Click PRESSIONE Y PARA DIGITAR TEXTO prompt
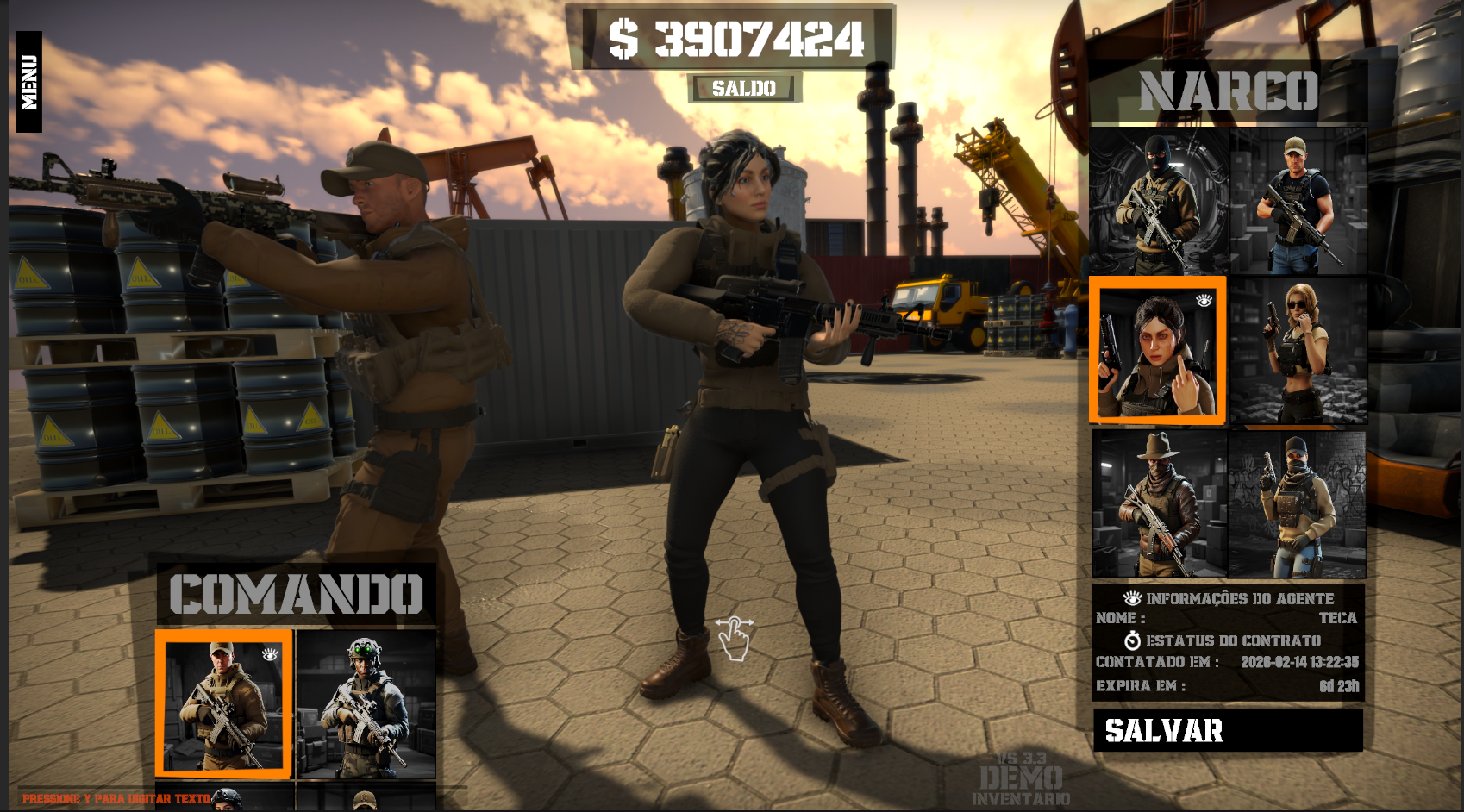The height and width of the screenshot is (812, 1464). [x=116, y=797]
